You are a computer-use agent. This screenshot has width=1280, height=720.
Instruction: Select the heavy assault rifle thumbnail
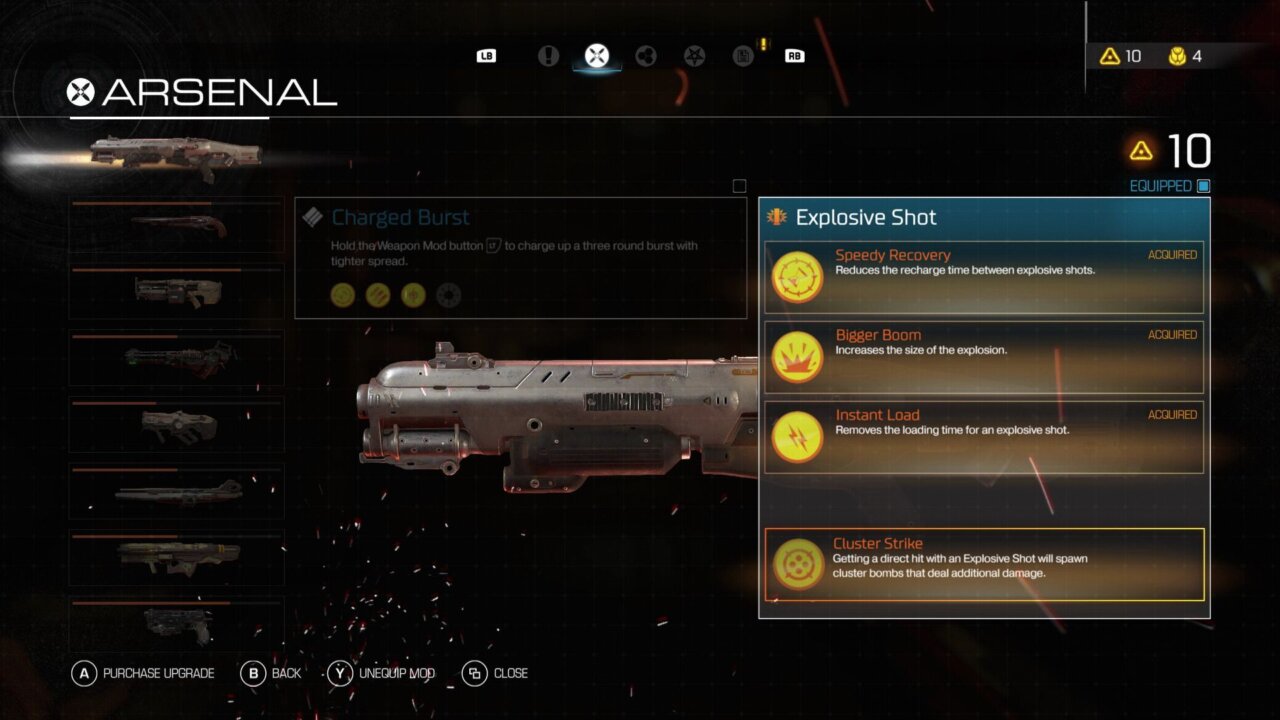[x=176, y=291]
